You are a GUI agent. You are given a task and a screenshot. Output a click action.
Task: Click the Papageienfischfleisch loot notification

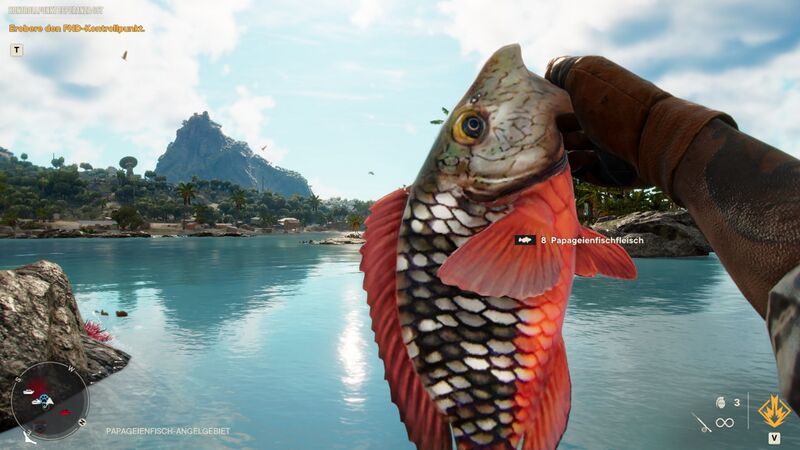pos(578,240)
